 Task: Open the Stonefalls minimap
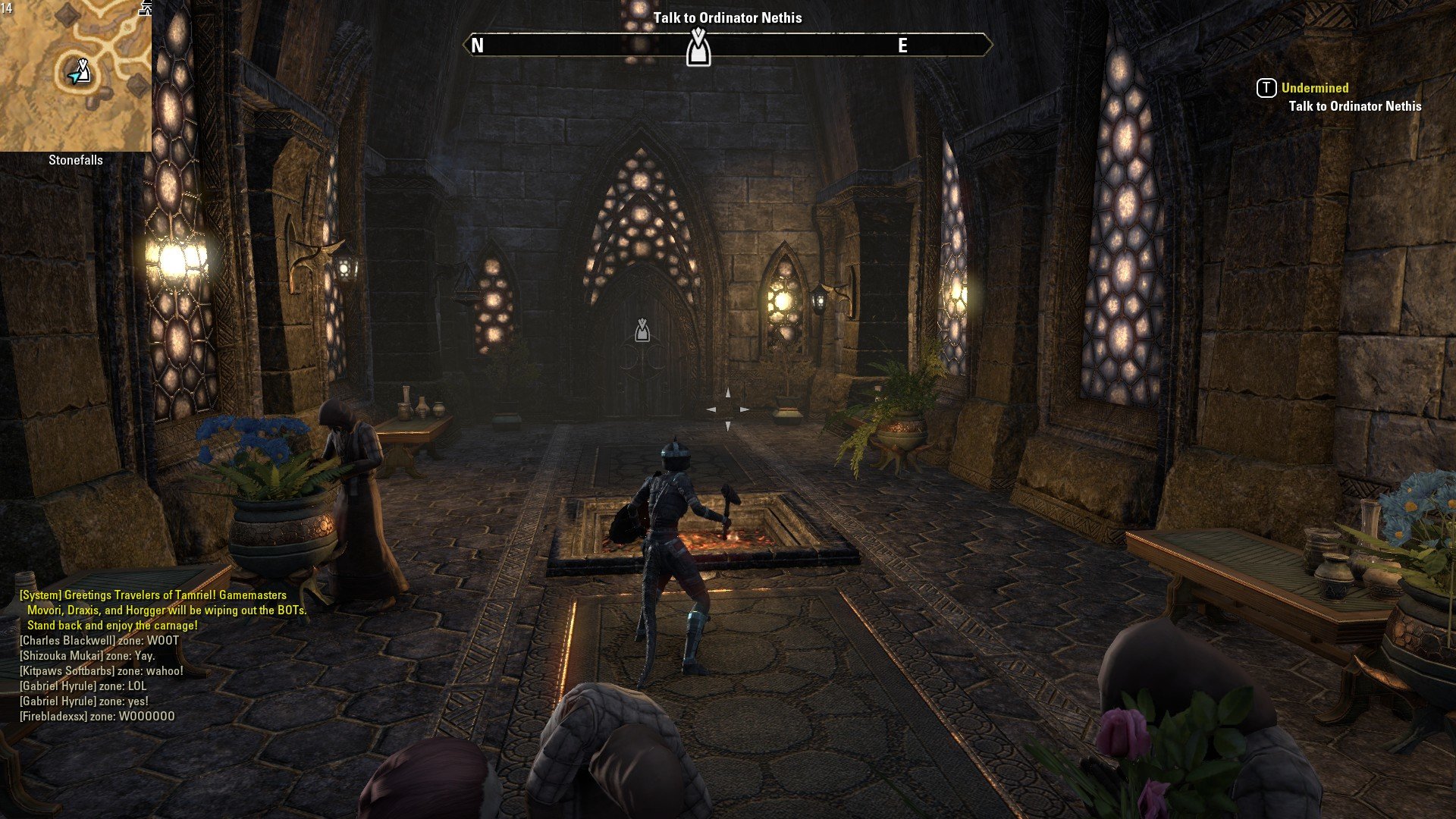point(76,76)
